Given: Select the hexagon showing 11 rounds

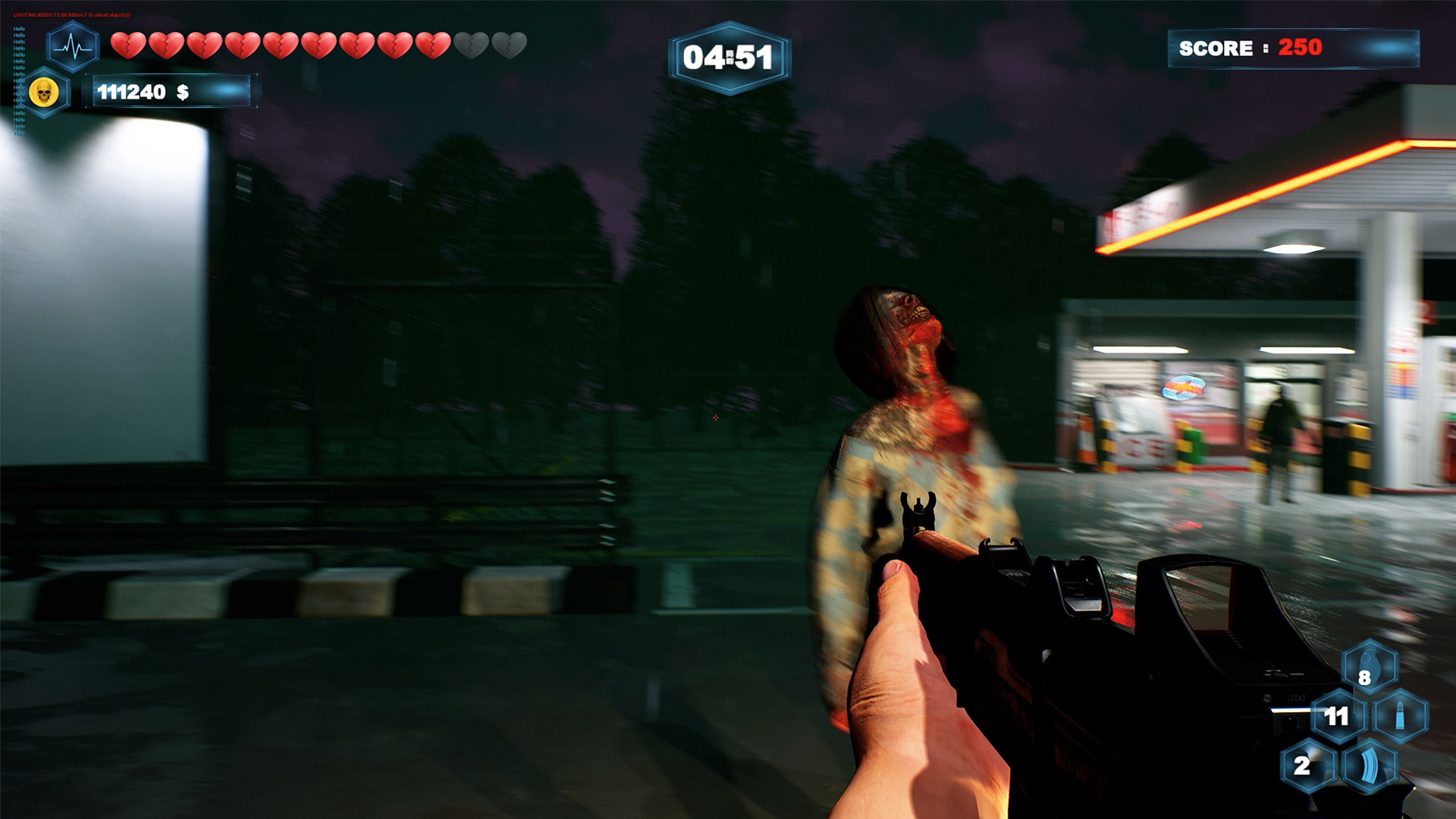Looking at the screenshot, I should tap(1338, 715).
